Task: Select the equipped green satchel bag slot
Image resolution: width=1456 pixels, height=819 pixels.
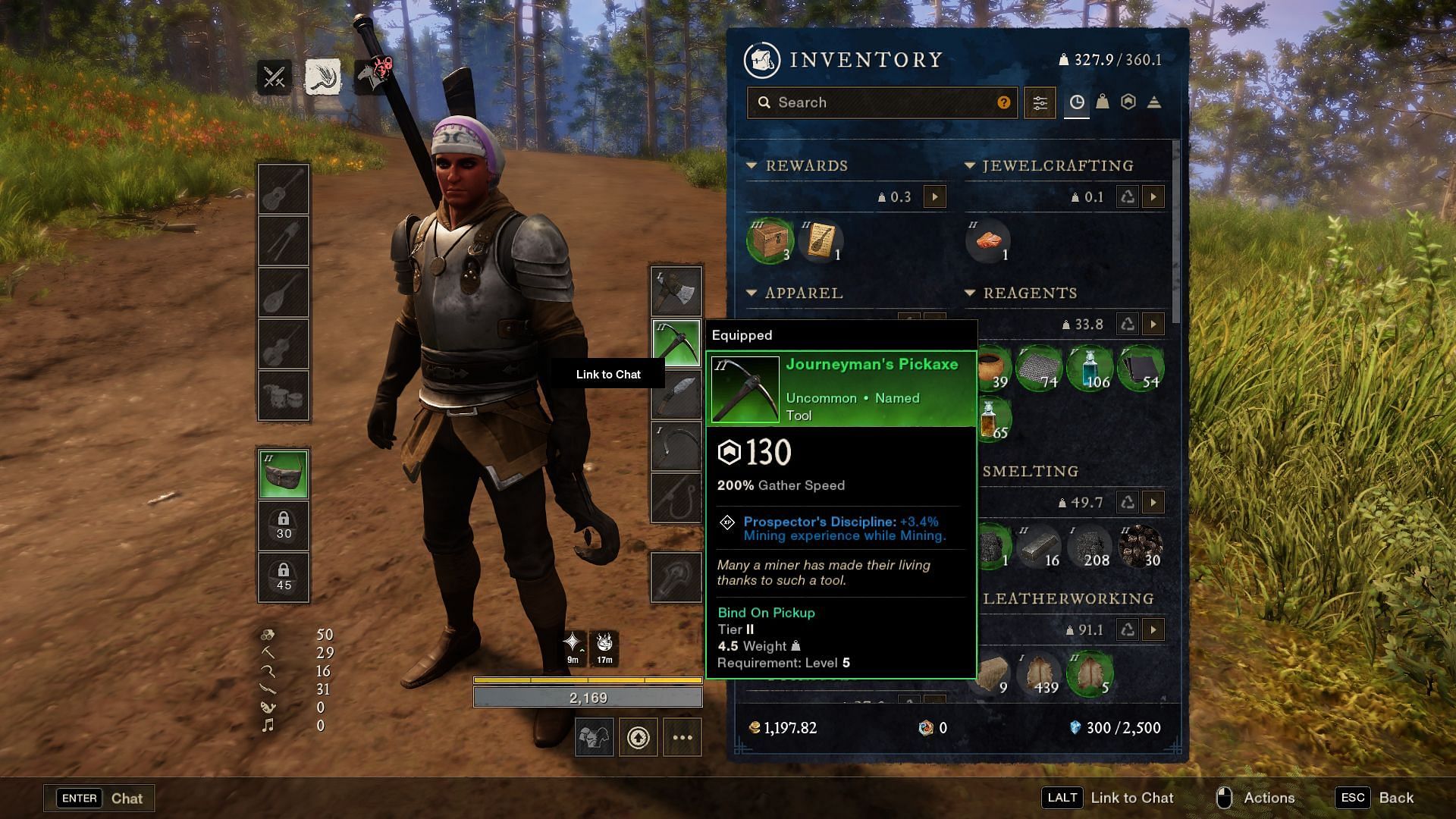Action: point(284,475)
